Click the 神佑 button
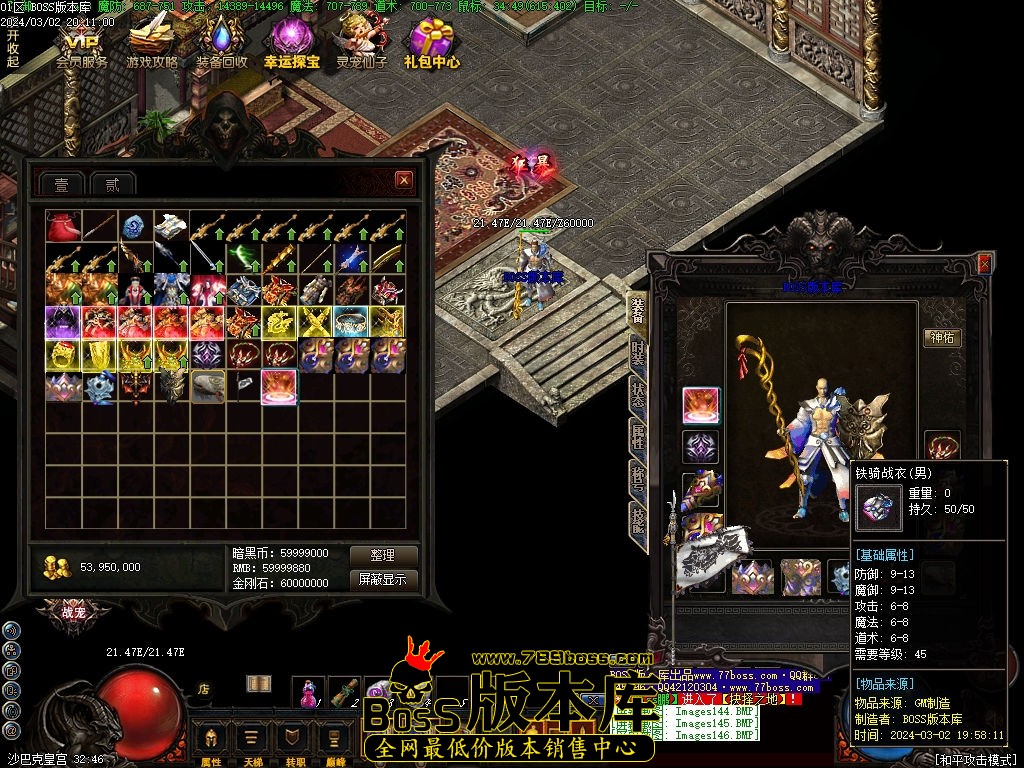 (x=942, y=337)
